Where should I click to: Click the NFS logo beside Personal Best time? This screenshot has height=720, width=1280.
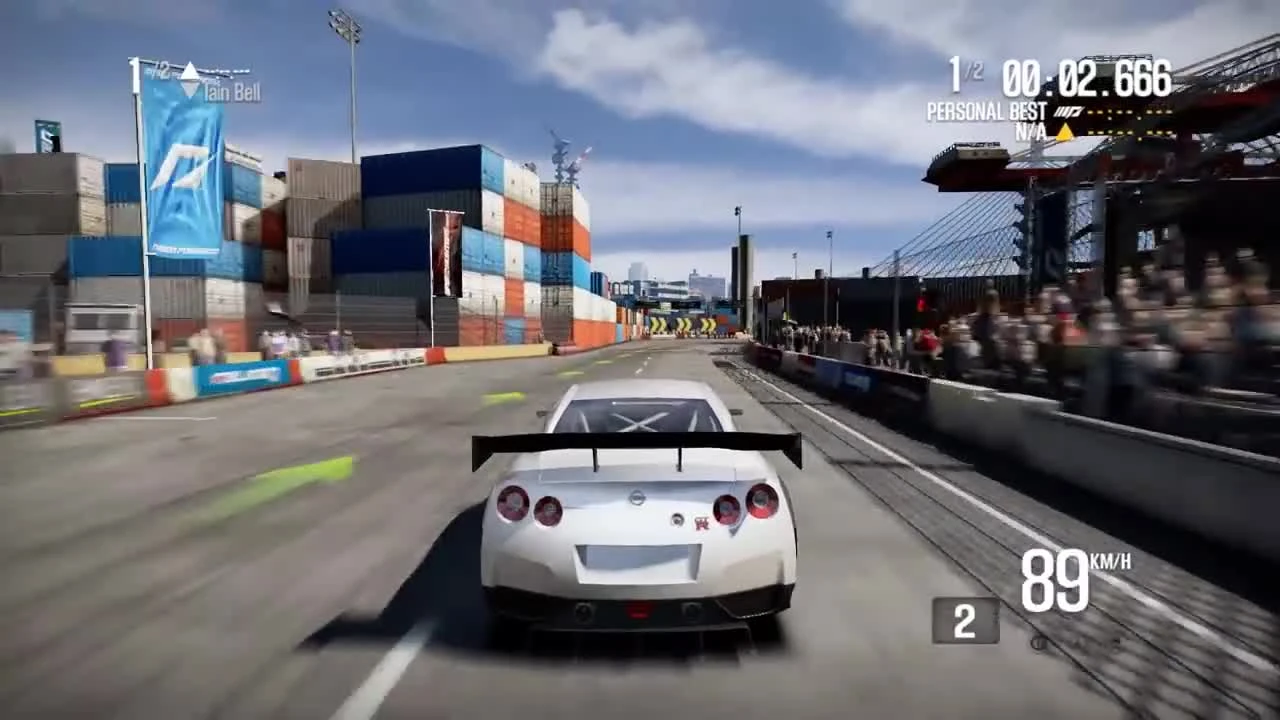point(1066,111)
